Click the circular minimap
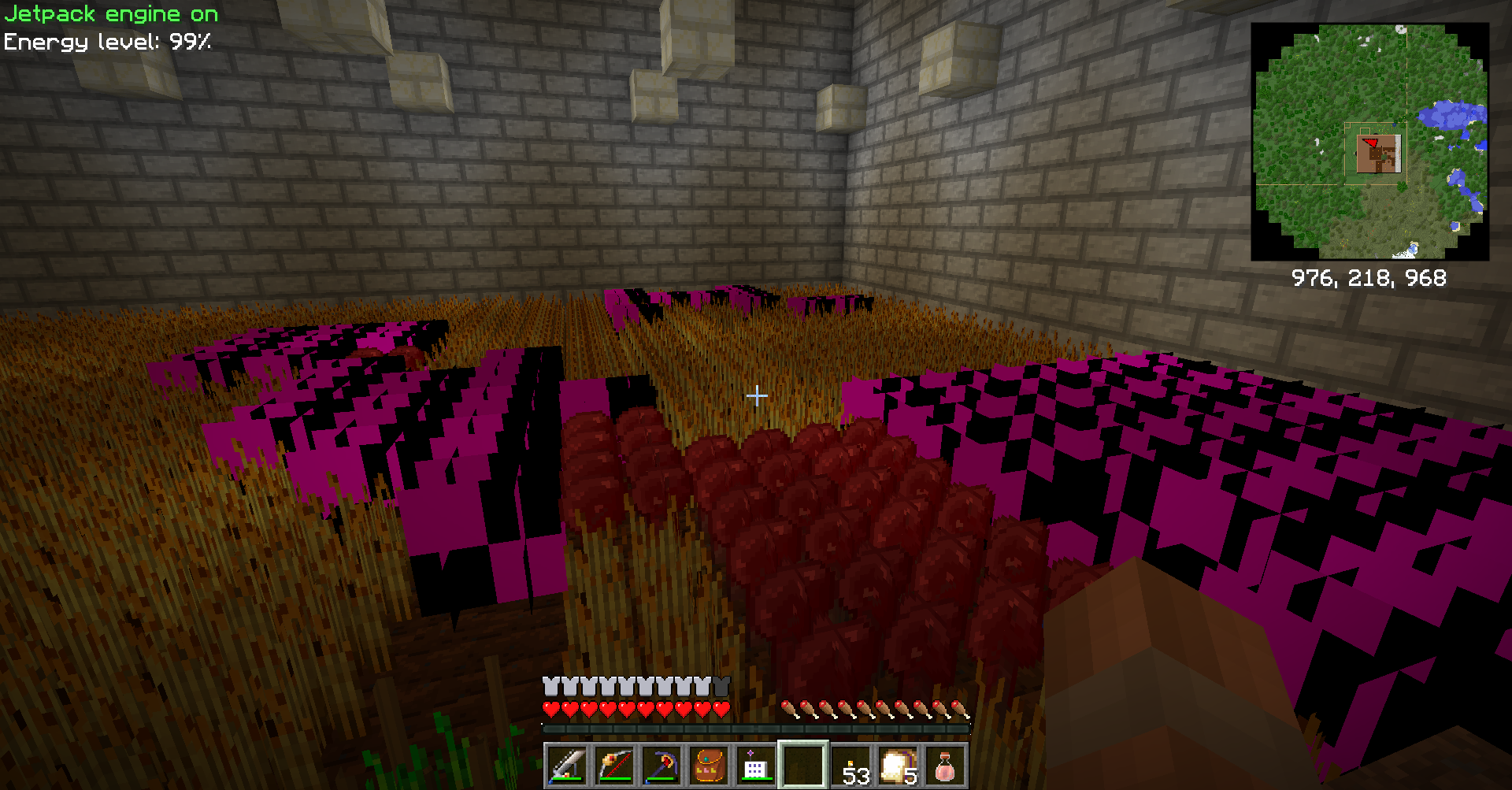Image resolution: width=1512 pixels, height=790 pixels. click(1369, 142)
